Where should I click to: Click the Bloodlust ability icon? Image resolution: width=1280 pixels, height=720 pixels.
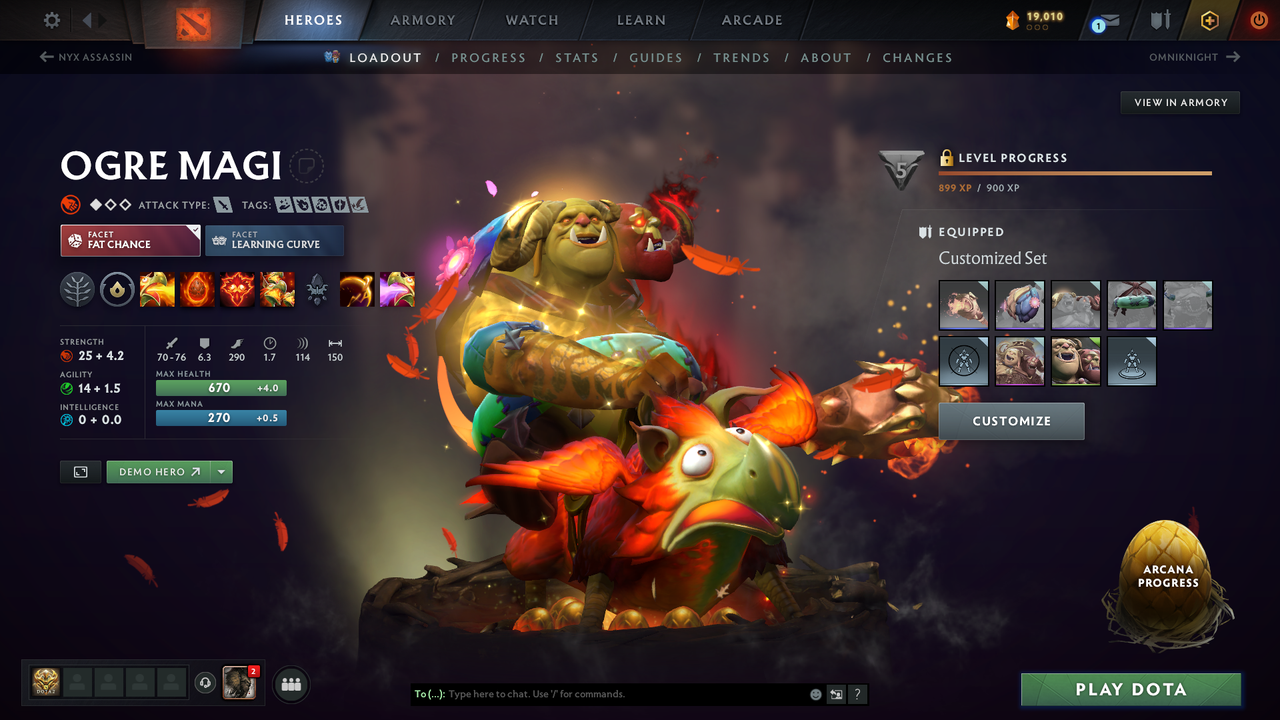point(237,289)
